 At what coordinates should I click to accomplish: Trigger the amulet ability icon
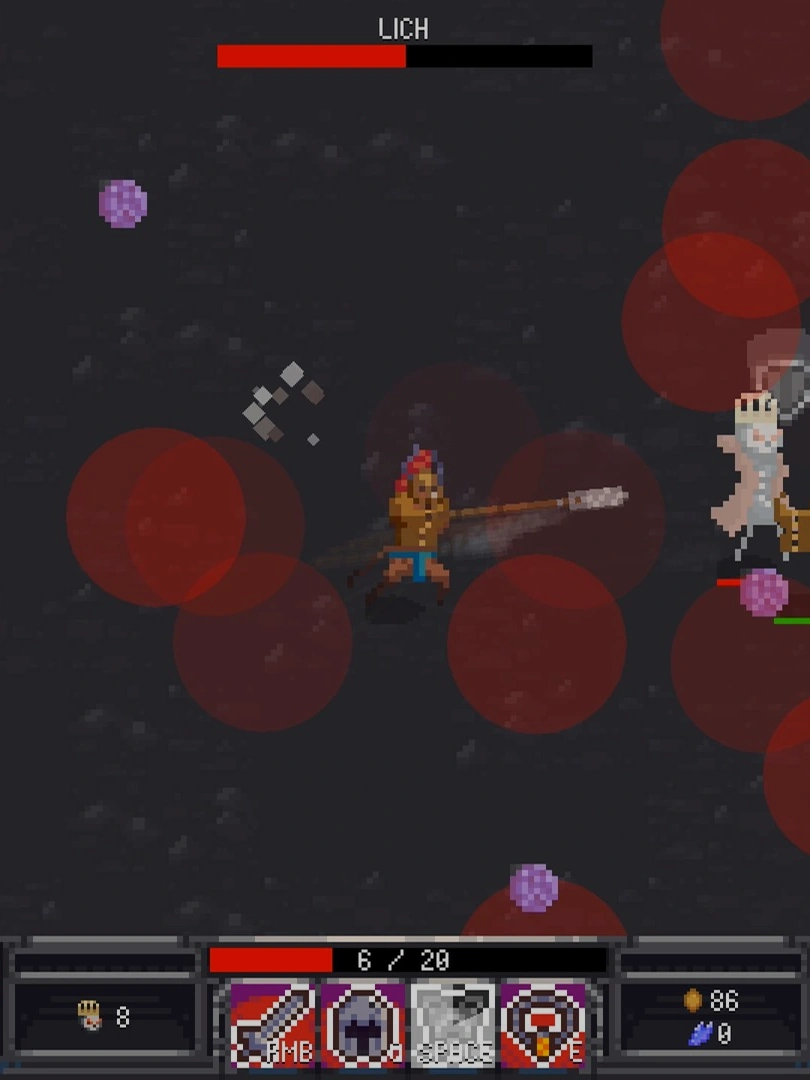coord(543,1024)
